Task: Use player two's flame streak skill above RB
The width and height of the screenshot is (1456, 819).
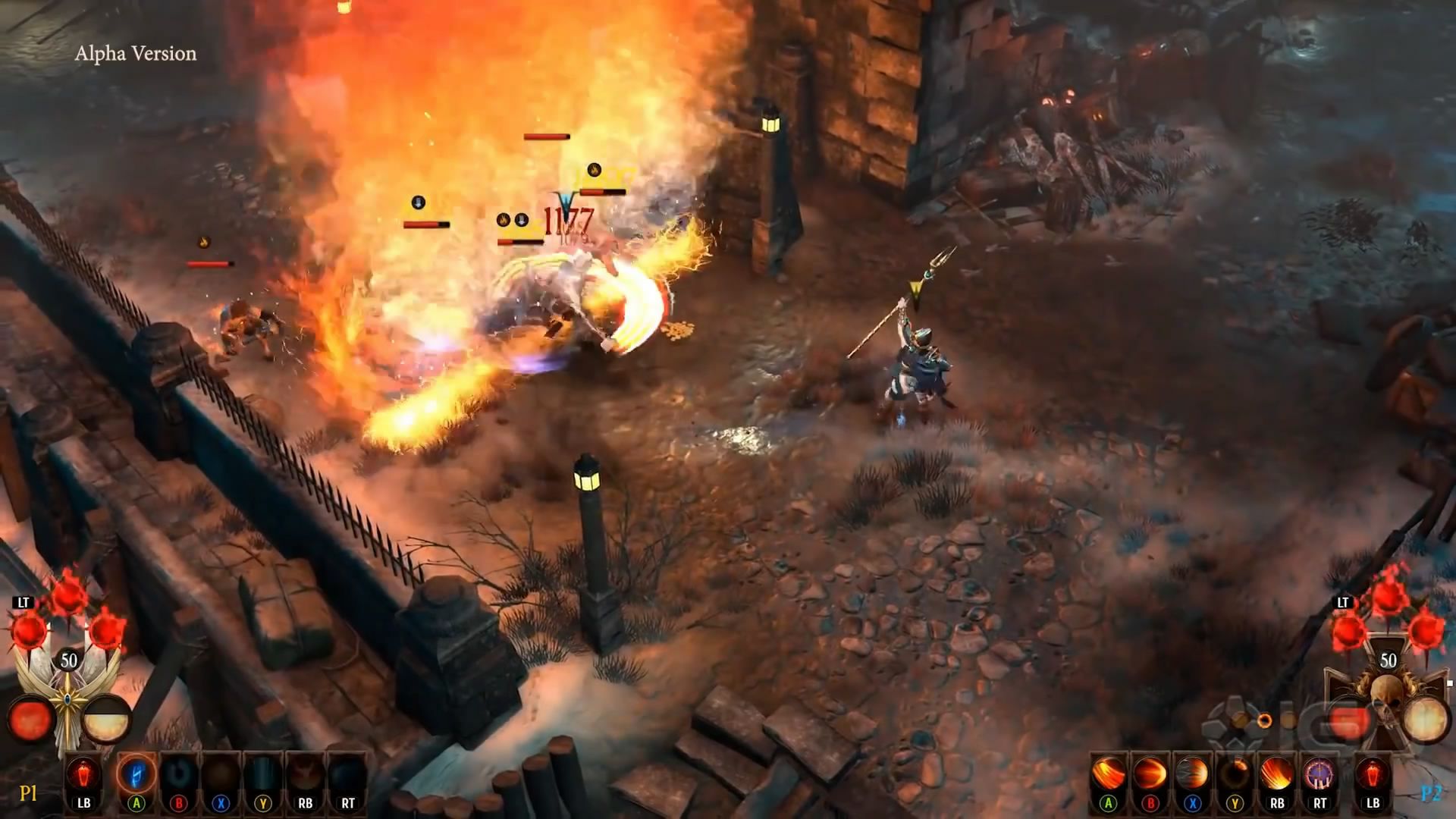Action: (1277, 775)
